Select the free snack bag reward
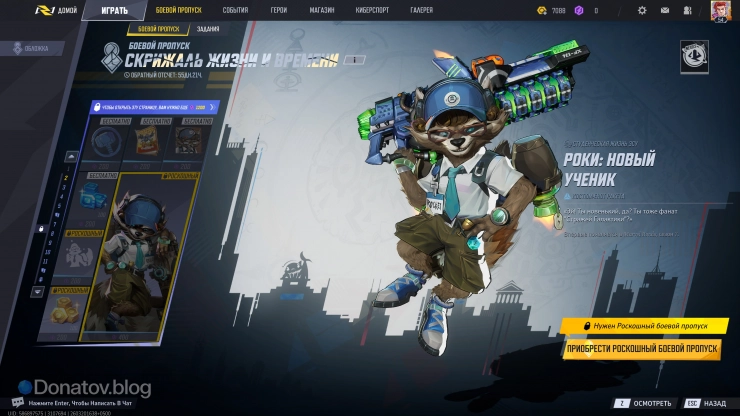 click(148, 142)
